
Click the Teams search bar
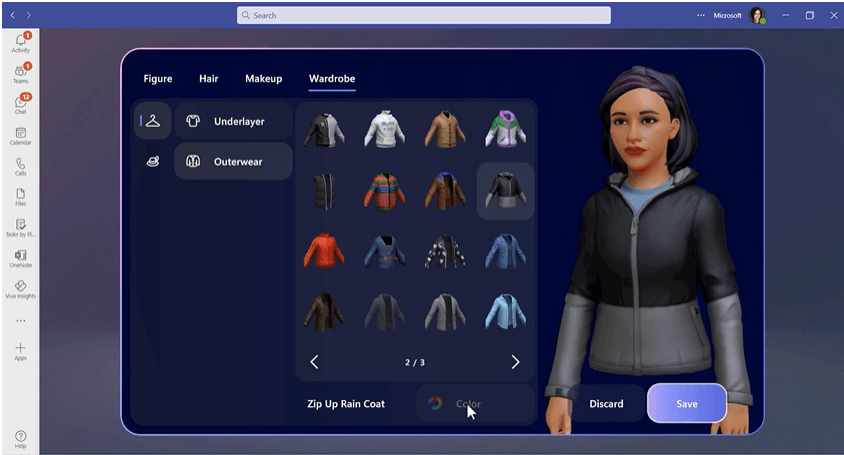coord(423,16)
